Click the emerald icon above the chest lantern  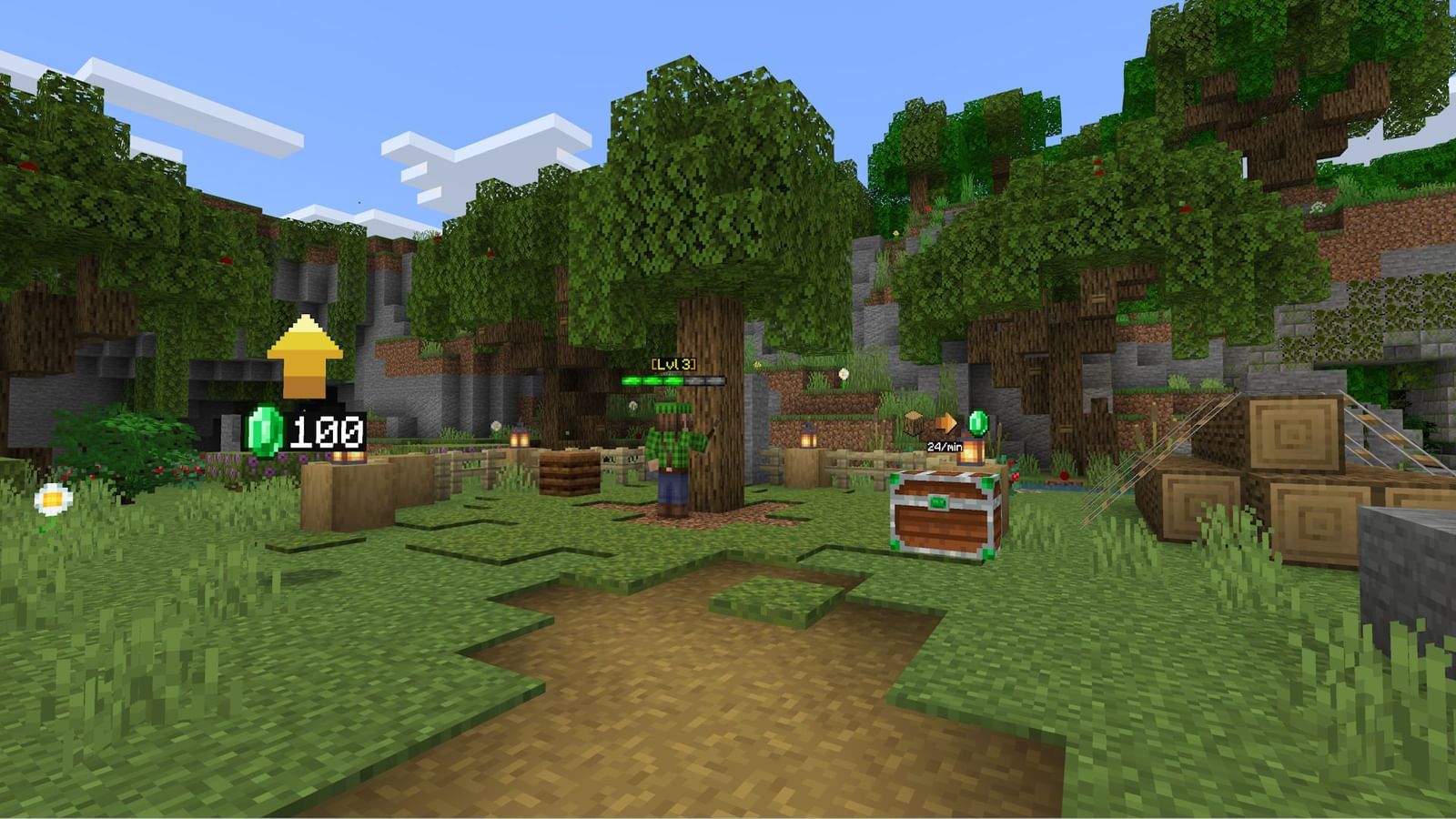coord(979,423)
